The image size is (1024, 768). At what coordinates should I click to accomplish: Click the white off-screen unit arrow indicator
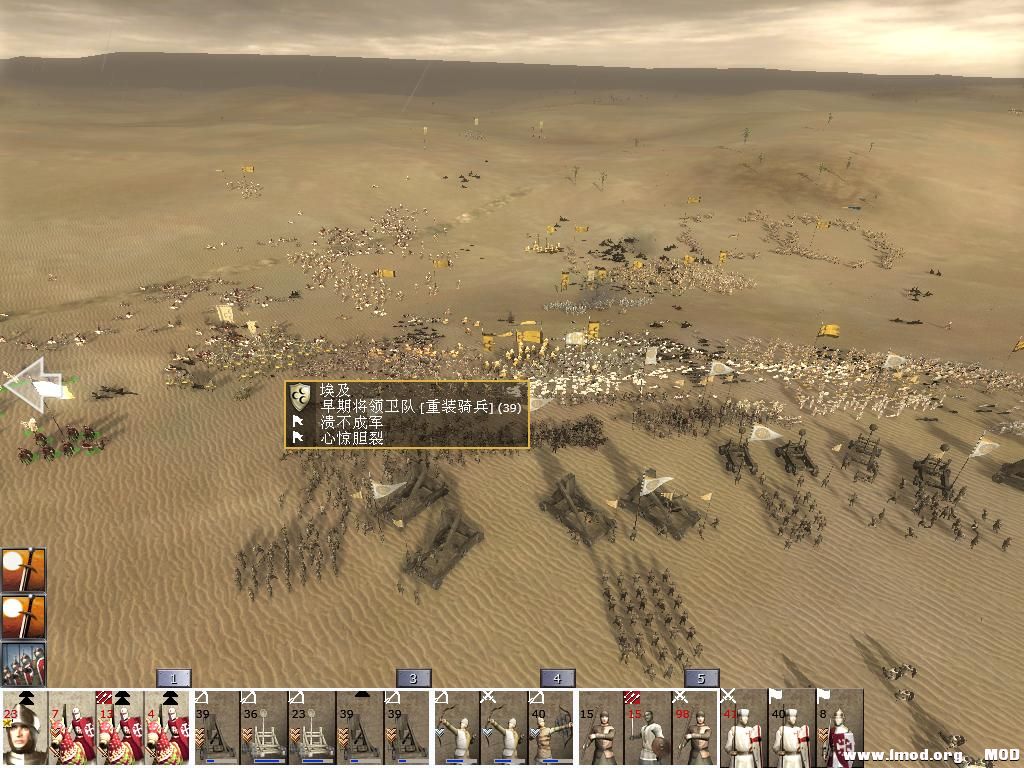pyautogui.click(x=30, y=384)
